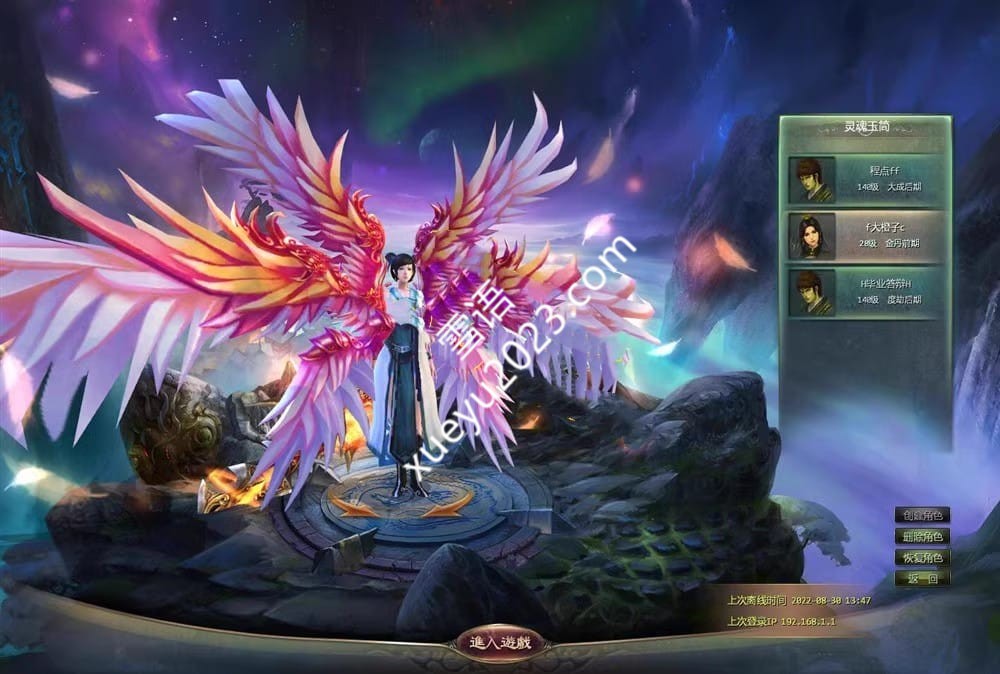The width and height of the screenshot is (1000, 674).
Task: Choose 恢复角色 to restore a character
Action: pyautogui.click(x=922, y=557)
